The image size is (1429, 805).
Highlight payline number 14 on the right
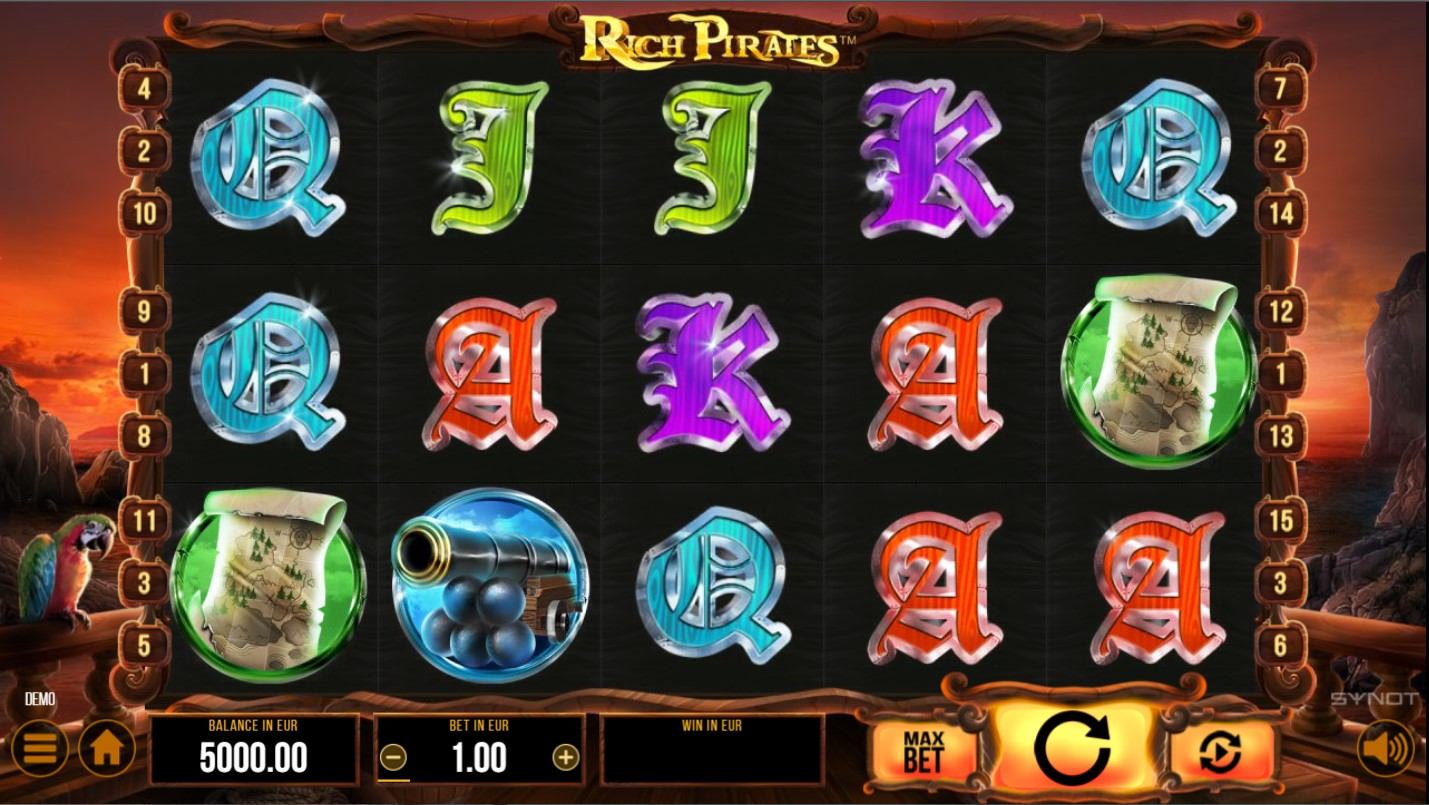1280,213
